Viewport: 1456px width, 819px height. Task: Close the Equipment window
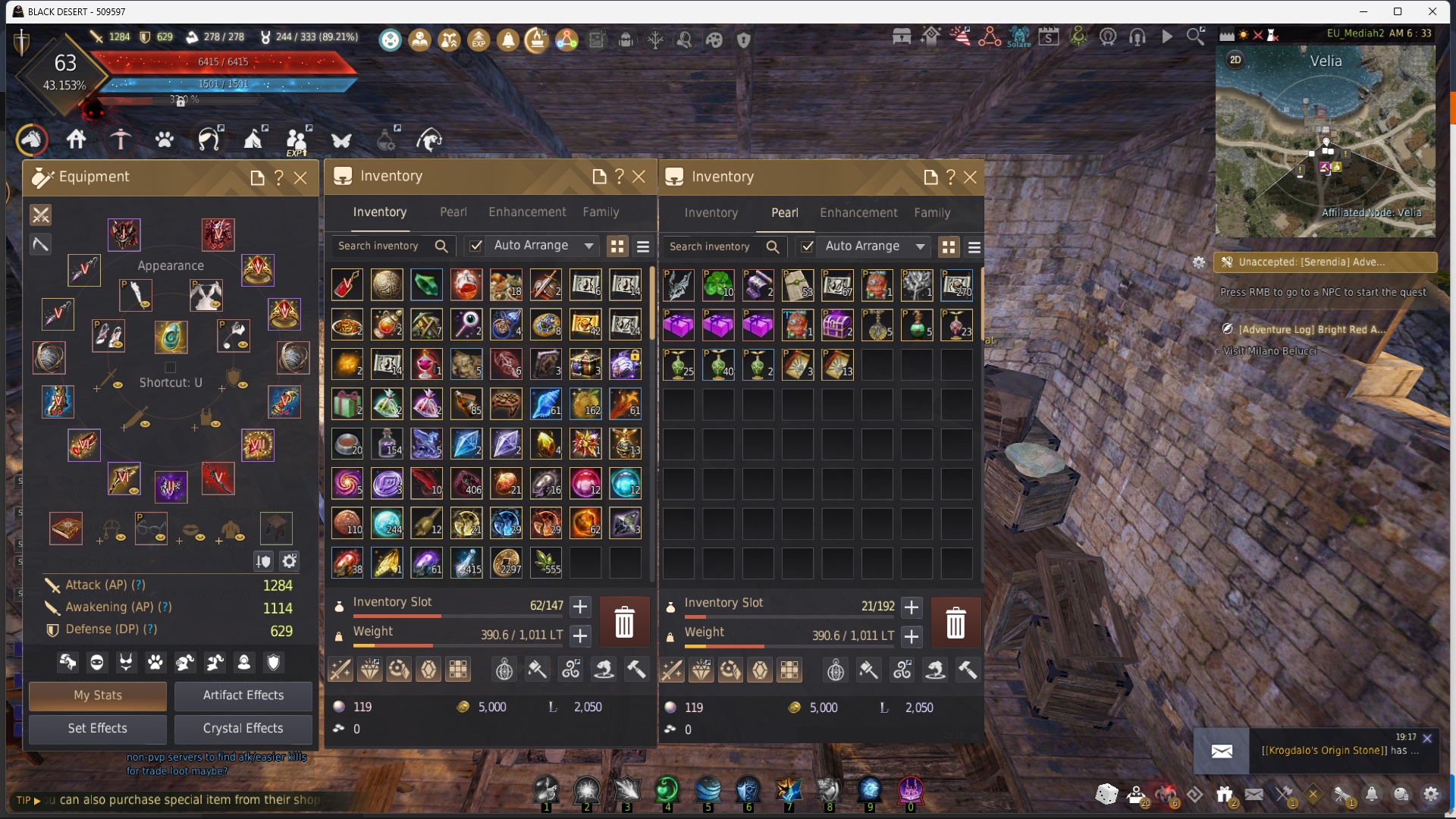click(300, 177)
